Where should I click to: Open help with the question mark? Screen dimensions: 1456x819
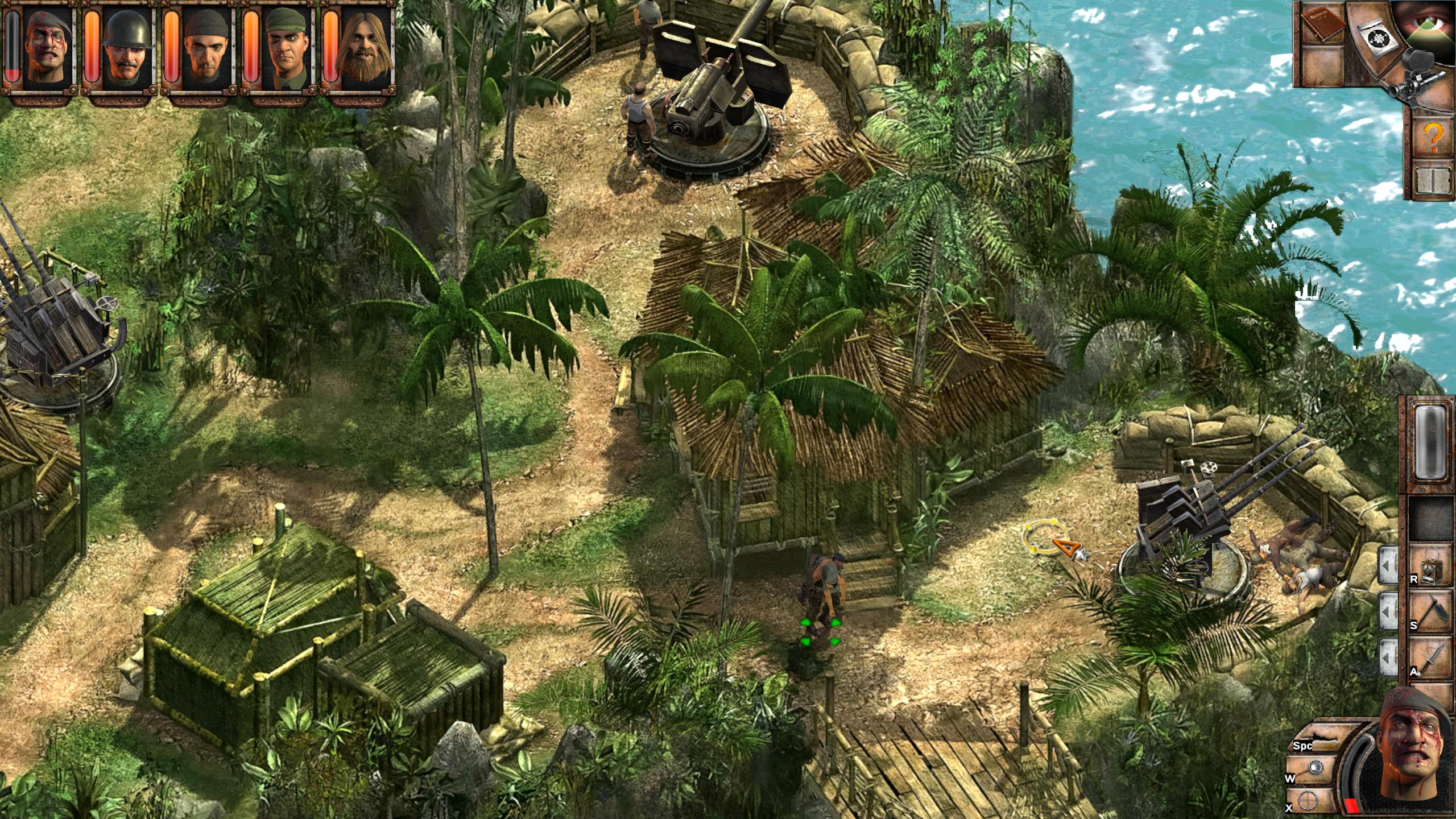tap(1433, 138)
